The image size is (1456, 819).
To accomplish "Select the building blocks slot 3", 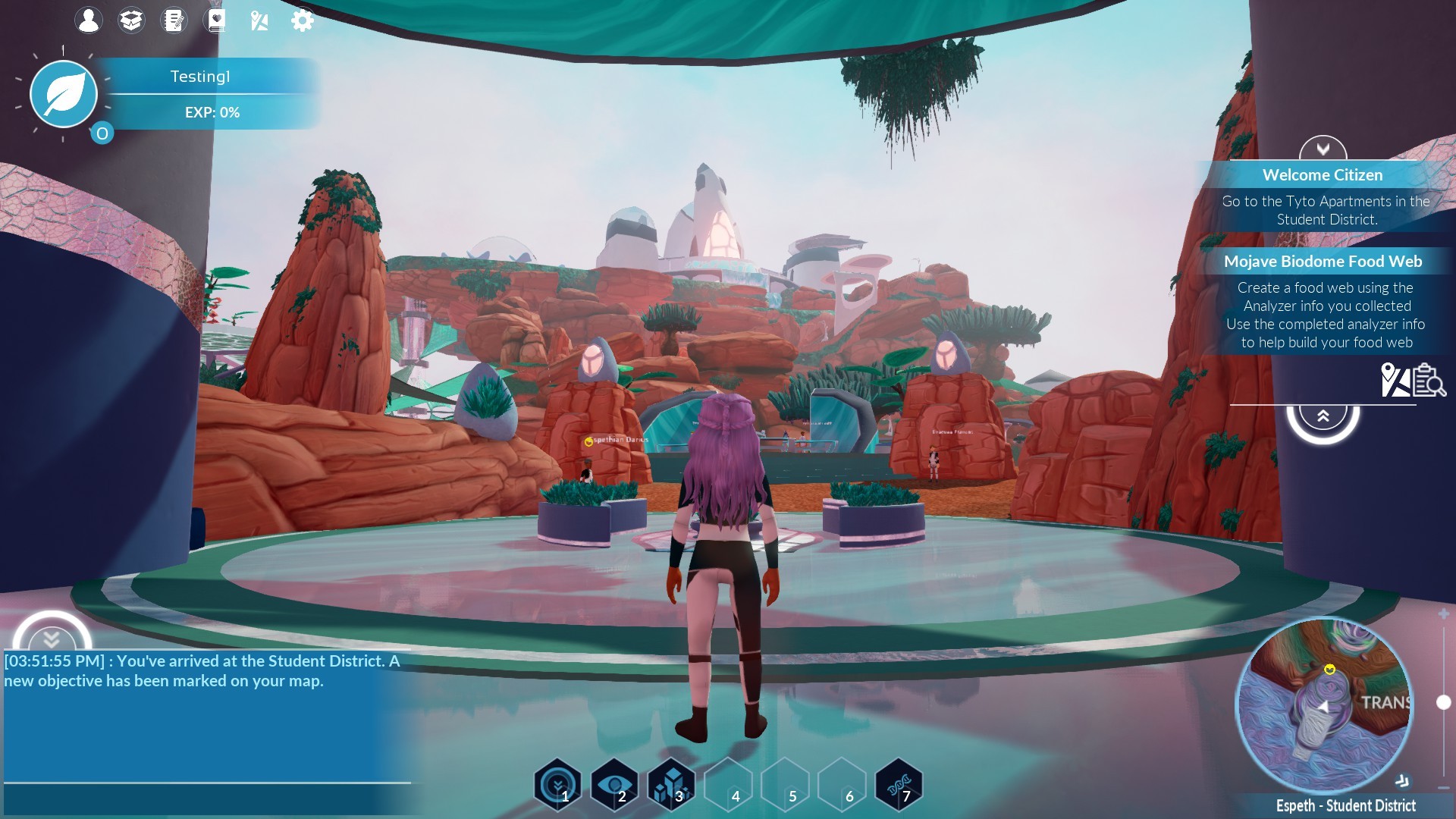I will click(x=672, y=785).
